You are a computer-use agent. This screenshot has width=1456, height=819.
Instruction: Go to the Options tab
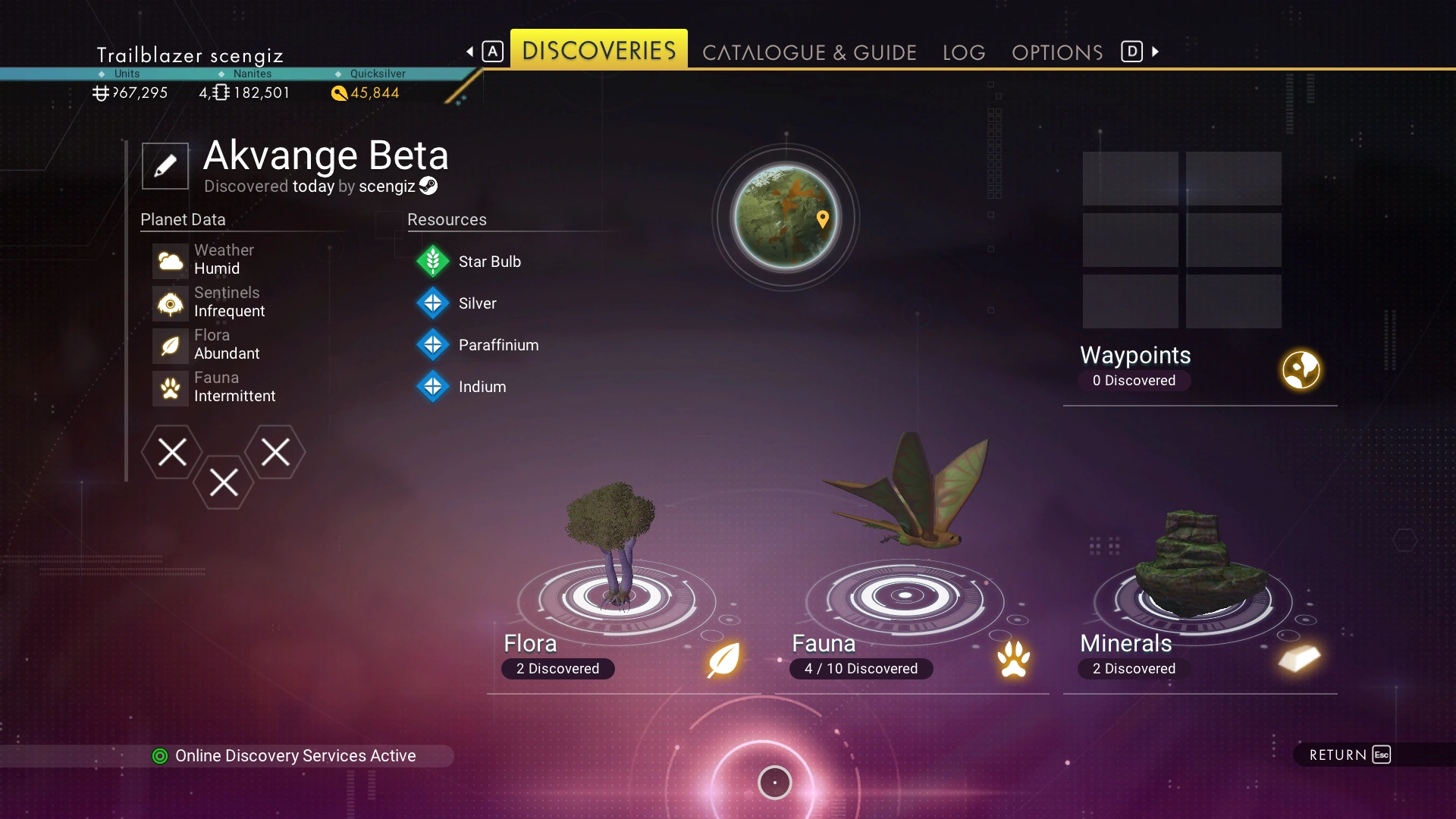click(1057, 52)
